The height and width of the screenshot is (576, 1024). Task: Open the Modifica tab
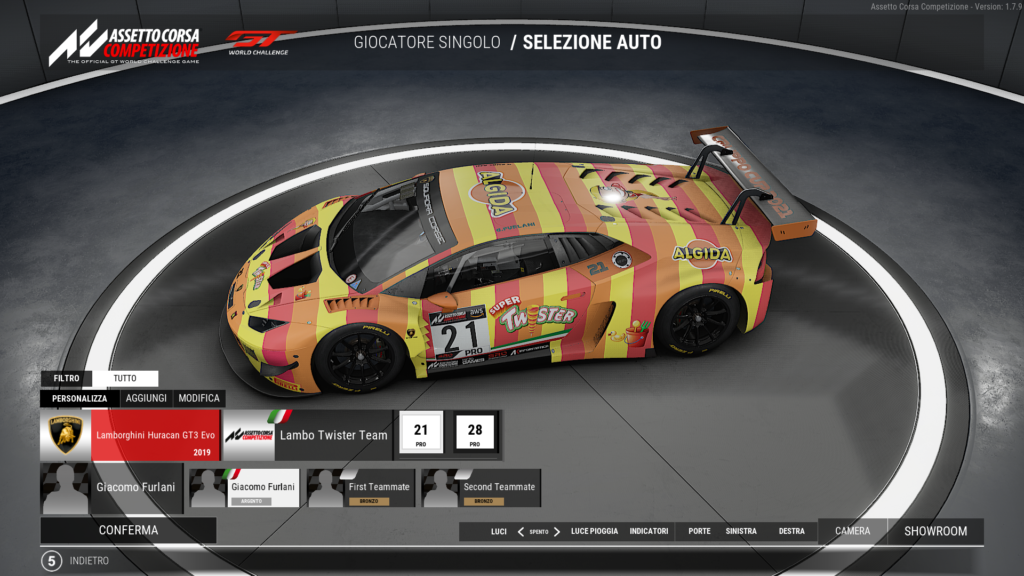point(198,398)
